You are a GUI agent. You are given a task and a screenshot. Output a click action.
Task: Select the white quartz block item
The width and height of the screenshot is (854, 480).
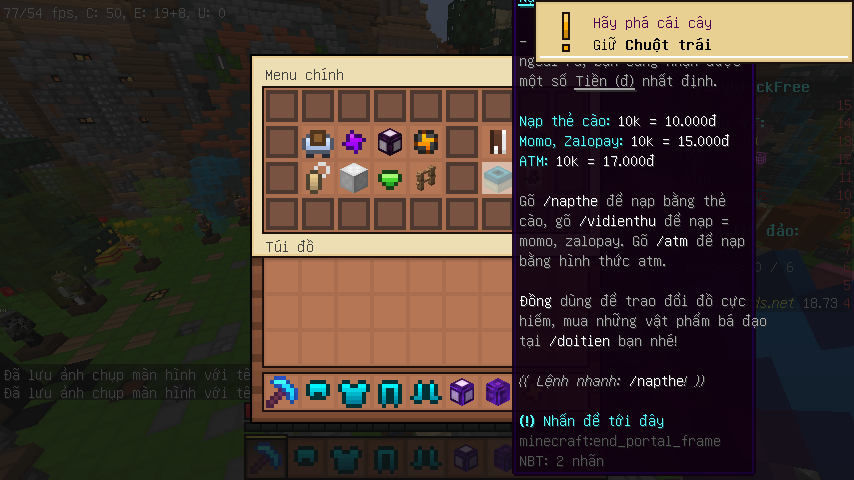pos(354,178)
